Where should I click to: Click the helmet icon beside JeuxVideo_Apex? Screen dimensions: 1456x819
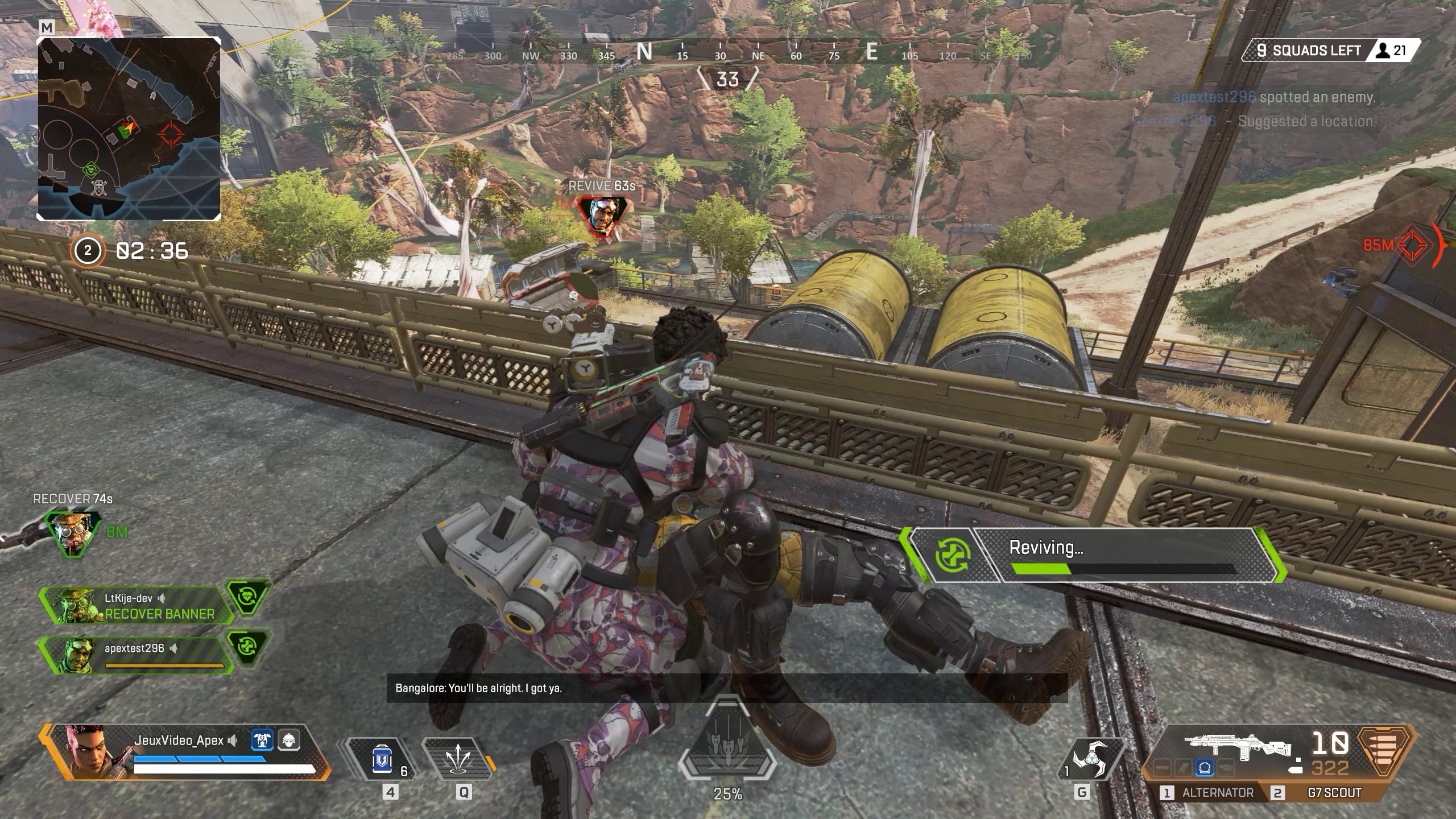click(288, 742)
